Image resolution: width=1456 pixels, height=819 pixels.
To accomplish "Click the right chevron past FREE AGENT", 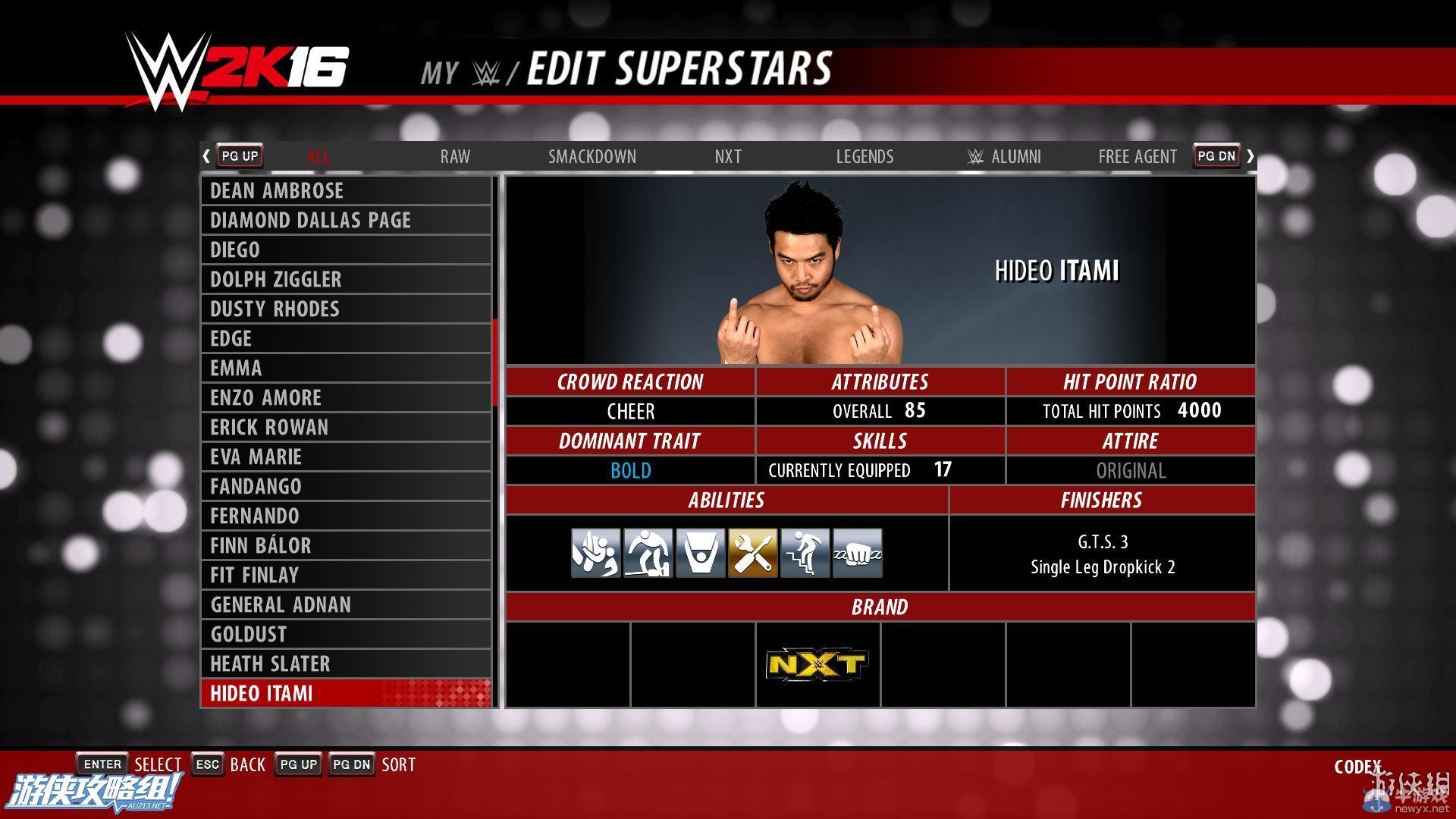I will click(1250, 155).
